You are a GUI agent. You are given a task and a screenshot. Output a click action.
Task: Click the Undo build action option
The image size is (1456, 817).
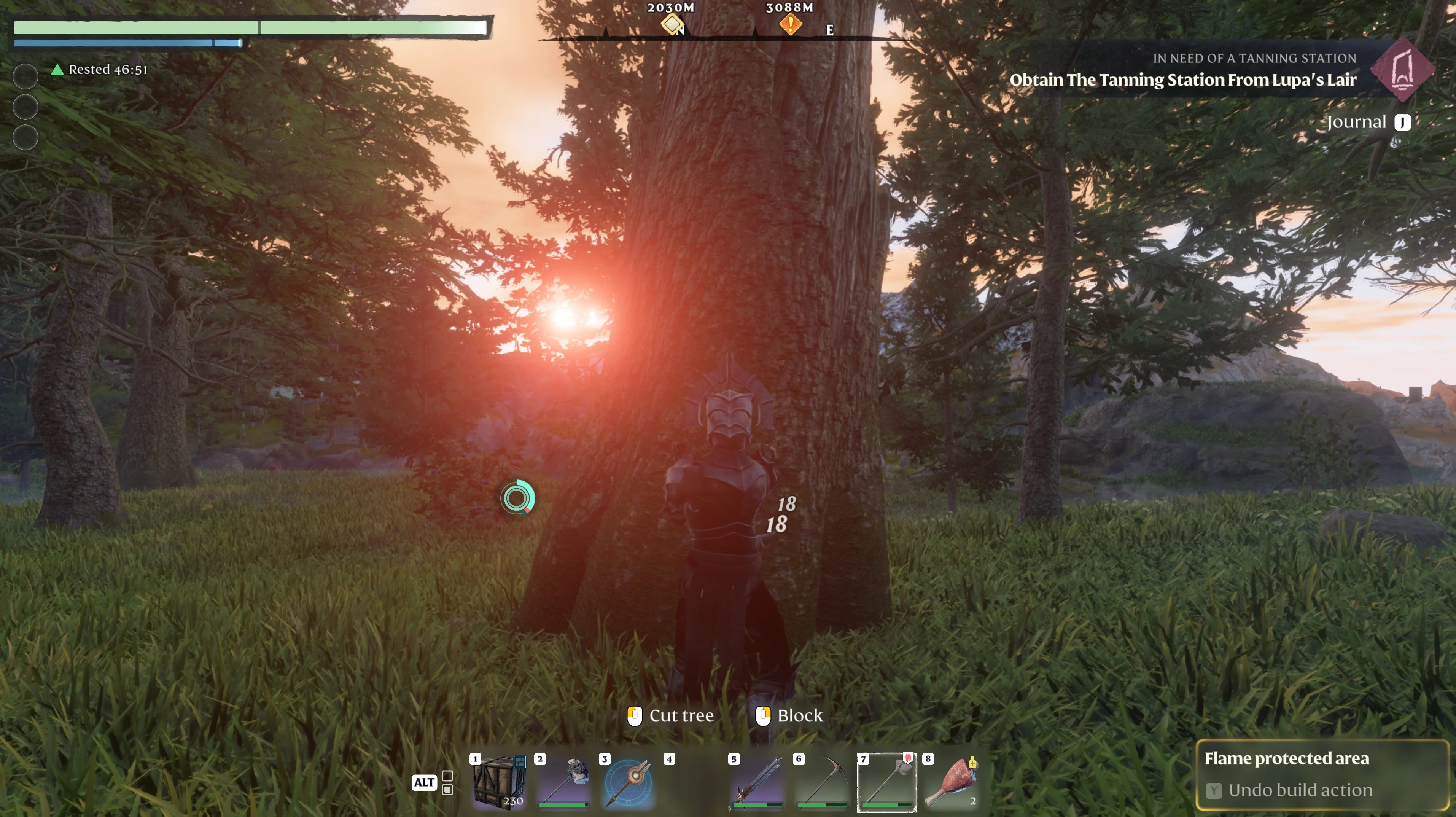tap(1300, 790)
